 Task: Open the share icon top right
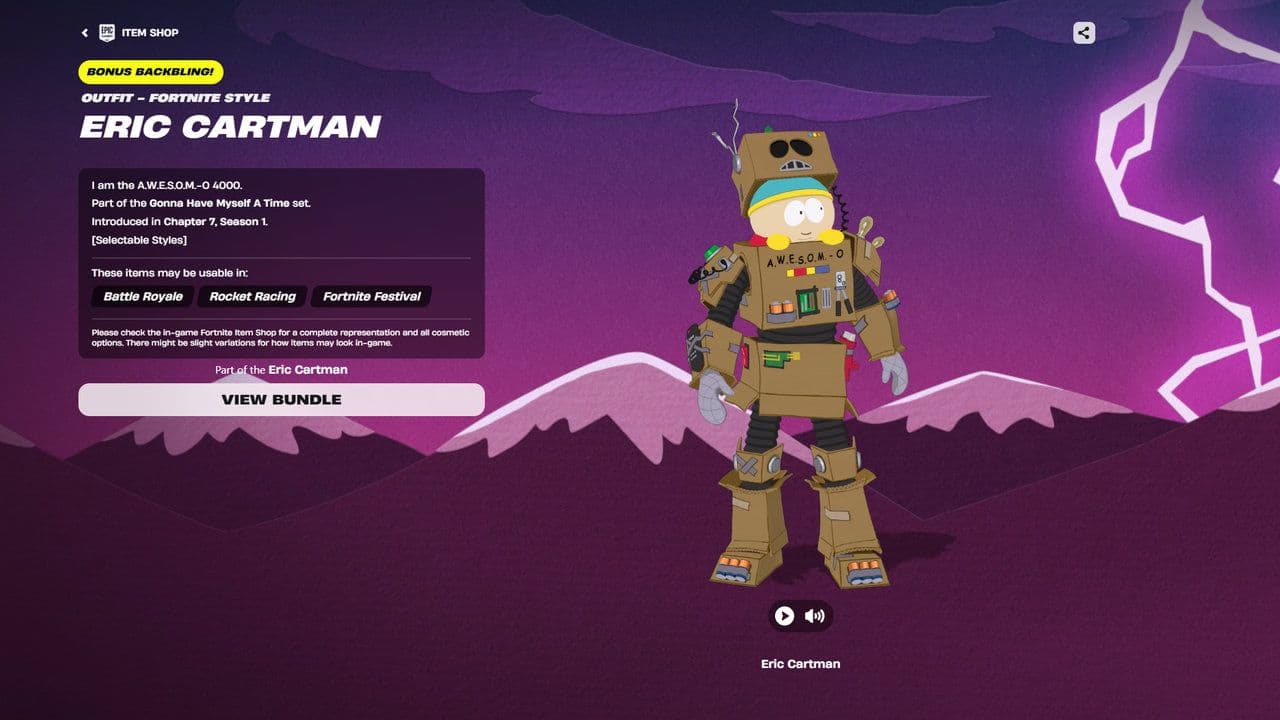1083,32
